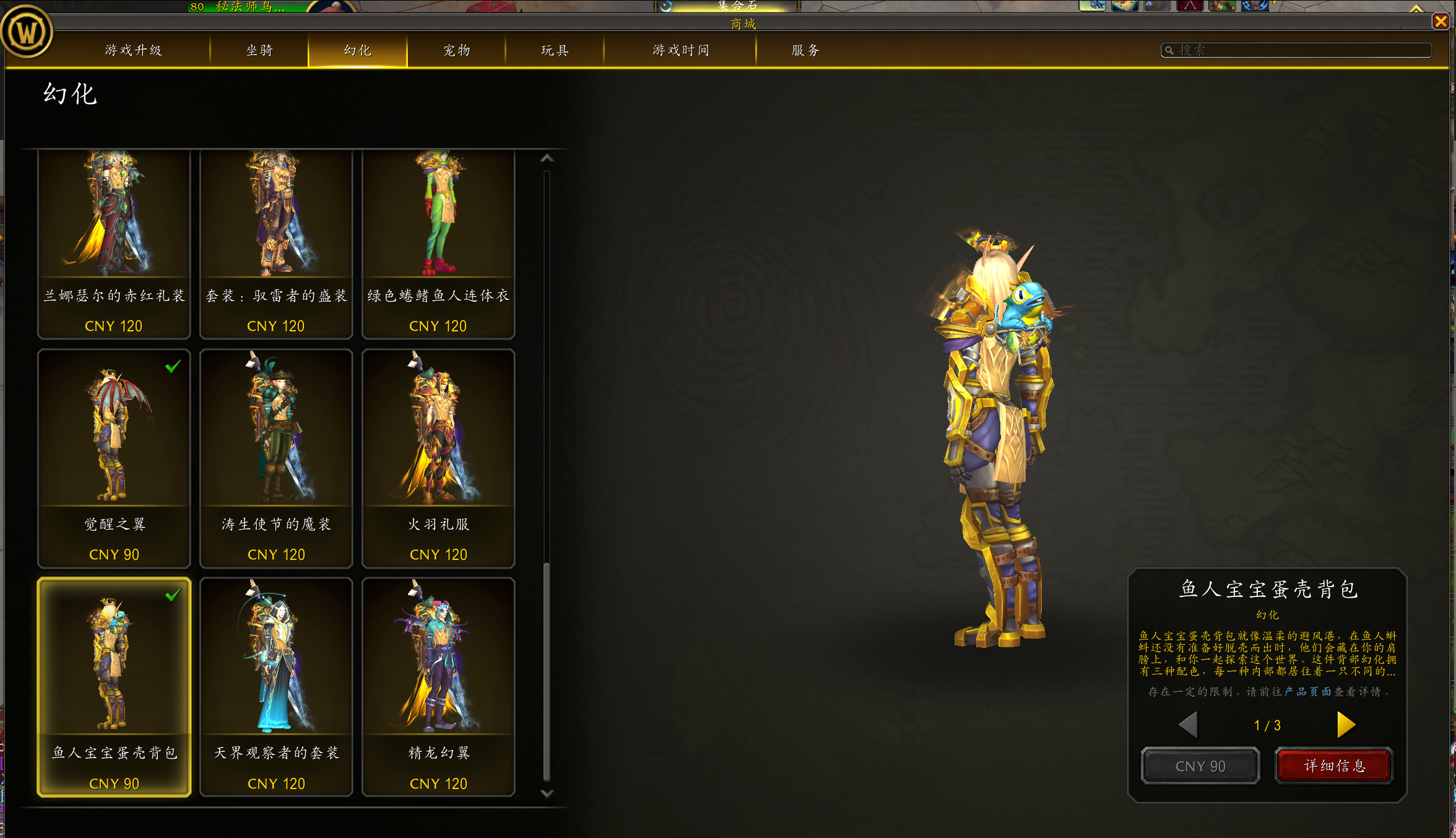The width and height of the screenshot is (1456, 838).
Task: Open the 游戏时间 game time tab
Action: coord(681,50)
